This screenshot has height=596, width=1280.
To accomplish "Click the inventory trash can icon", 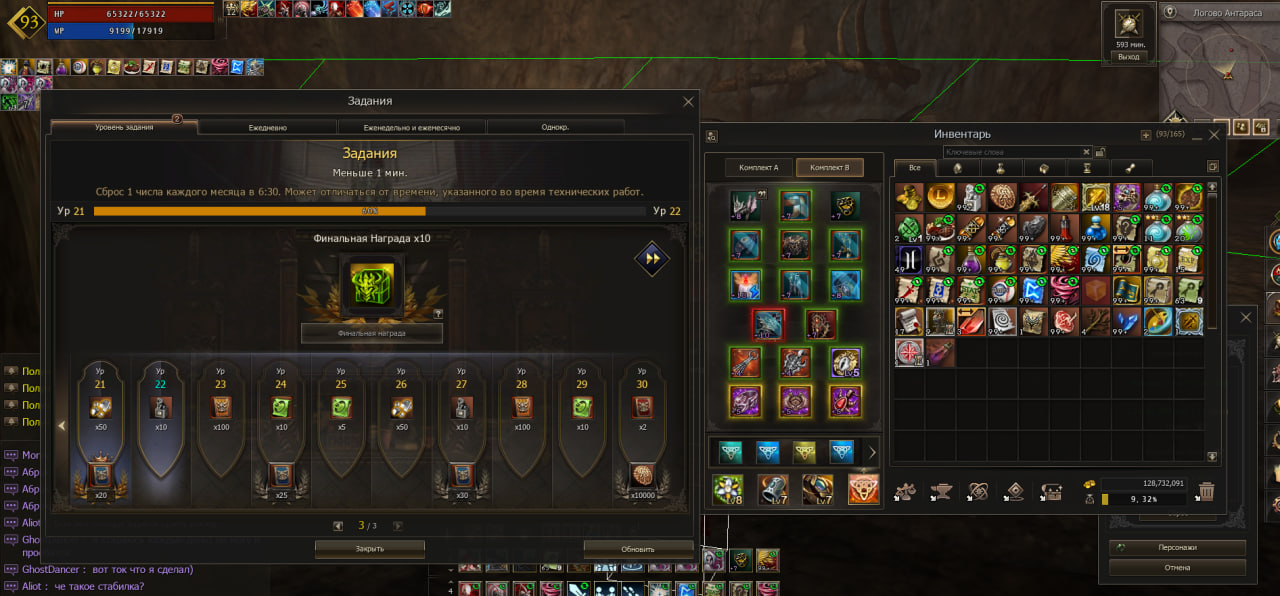I will pos(1207,491).
